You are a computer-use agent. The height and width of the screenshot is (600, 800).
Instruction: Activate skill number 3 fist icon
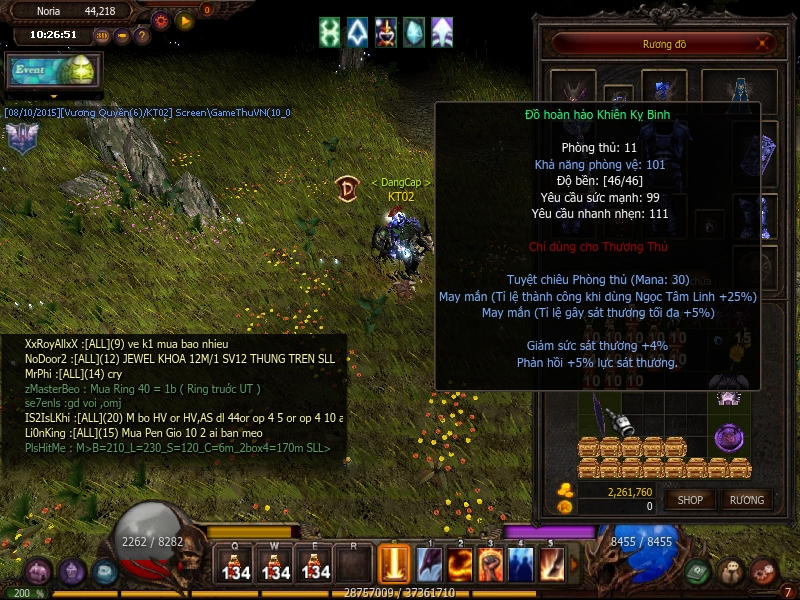point(490,565)
